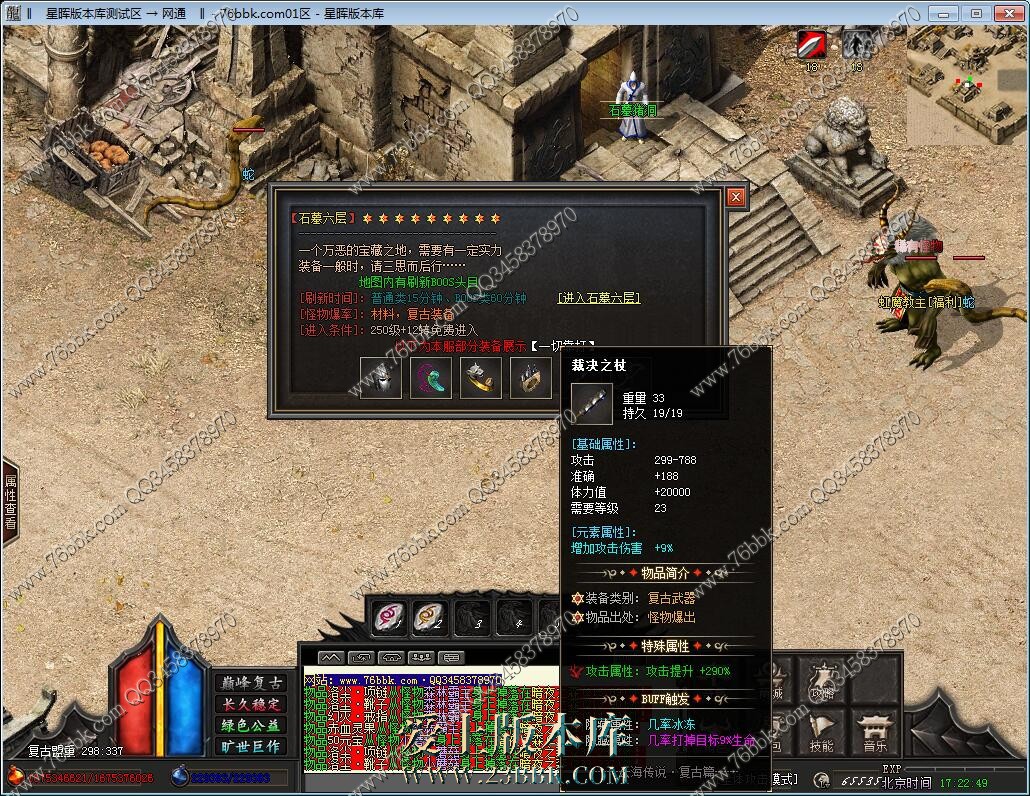Select the gold bracelet equipment preview icon

click(x=481, y=378)
